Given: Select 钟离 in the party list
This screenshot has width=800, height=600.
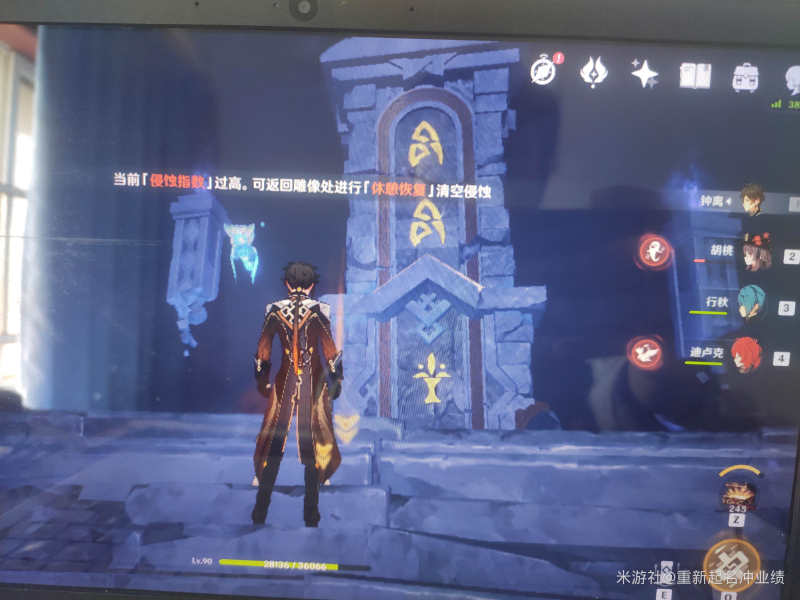Looking at the screenshot, I should (x=752, y=199).
